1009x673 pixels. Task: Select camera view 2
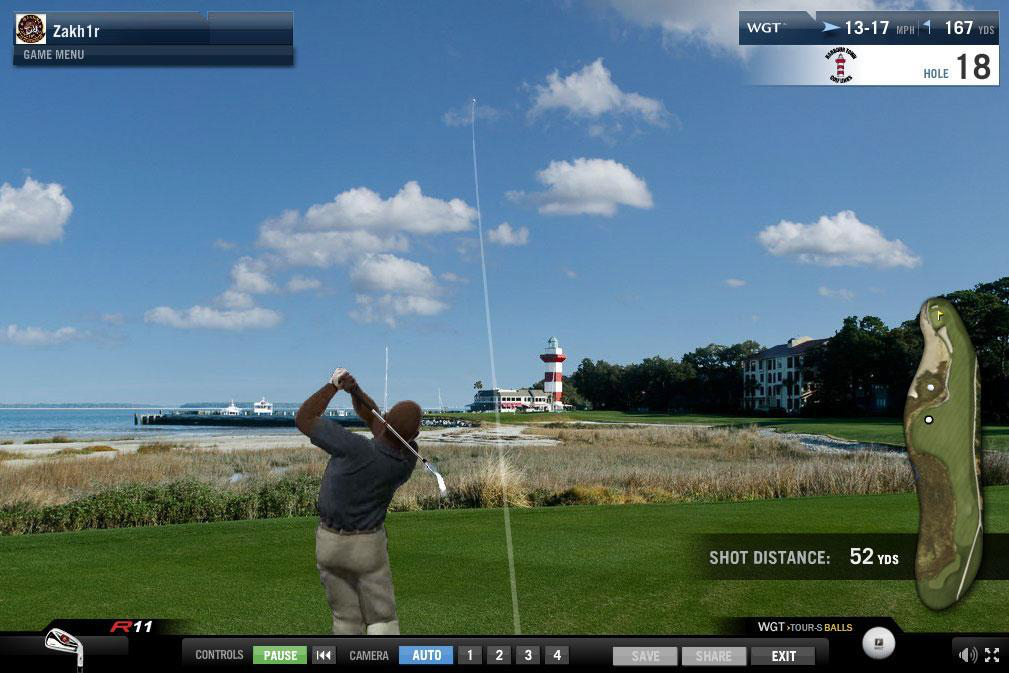pyautogui.click(x=499, y=655)
